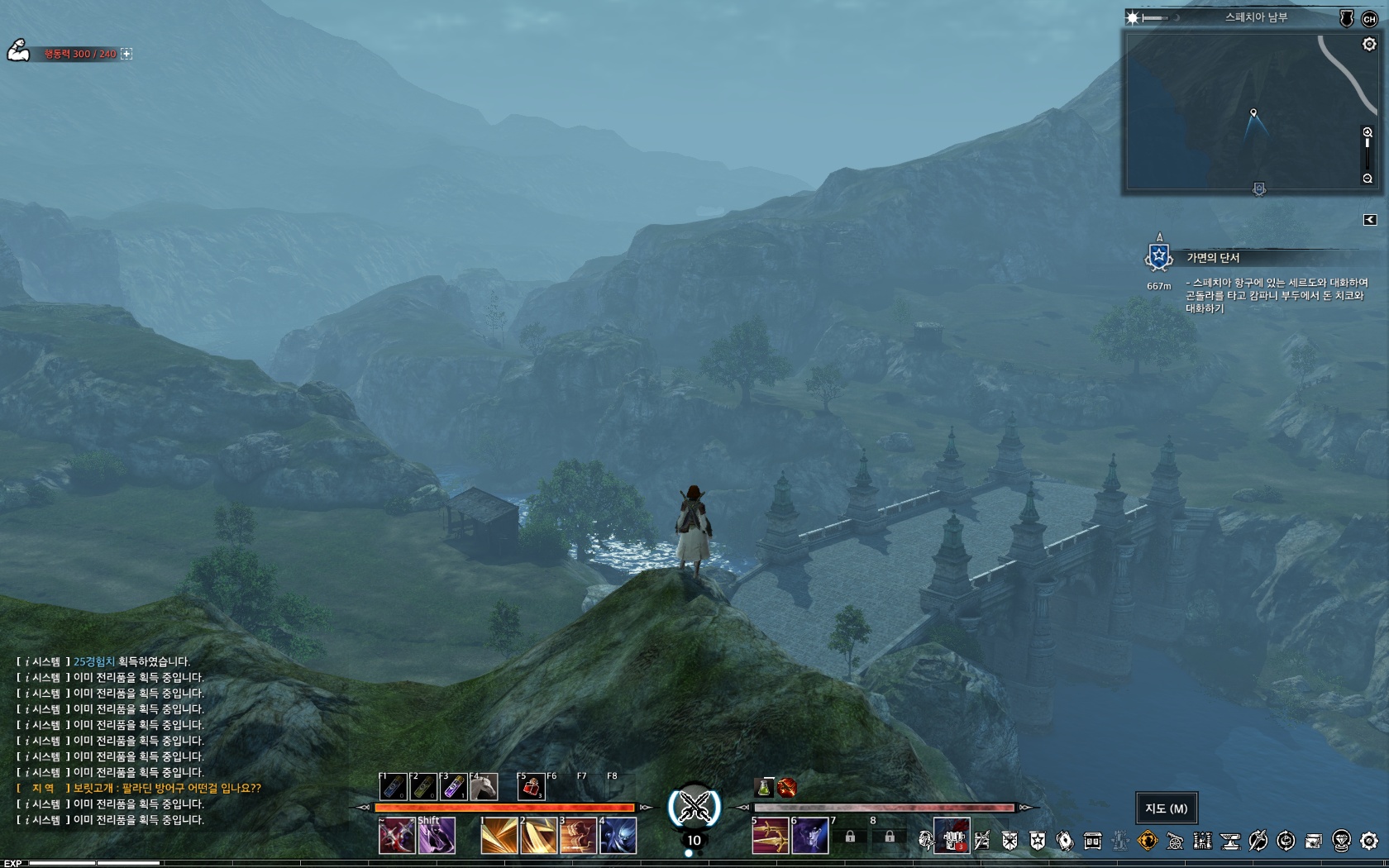Collapse the quest tracker with the arrow button
This screenshot has width=1389, height=868.
(1370, 220)
